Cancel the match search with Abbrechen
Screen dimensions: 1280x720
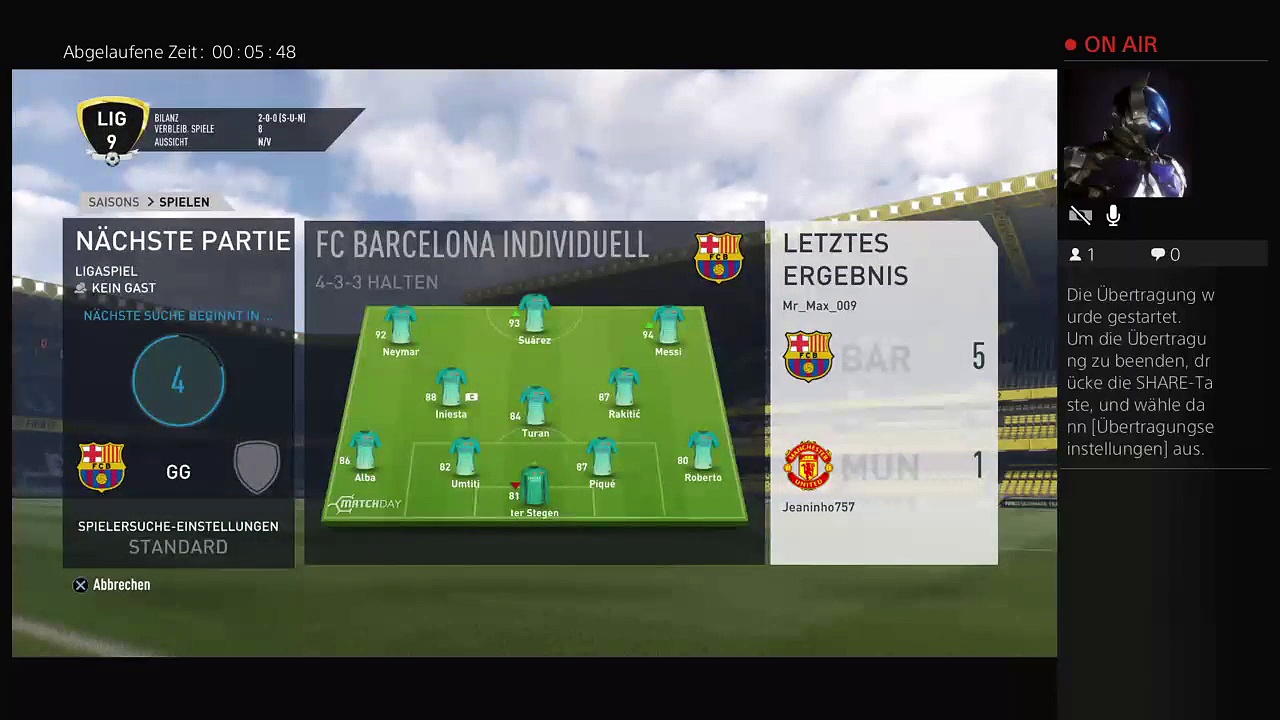point(111,585)
